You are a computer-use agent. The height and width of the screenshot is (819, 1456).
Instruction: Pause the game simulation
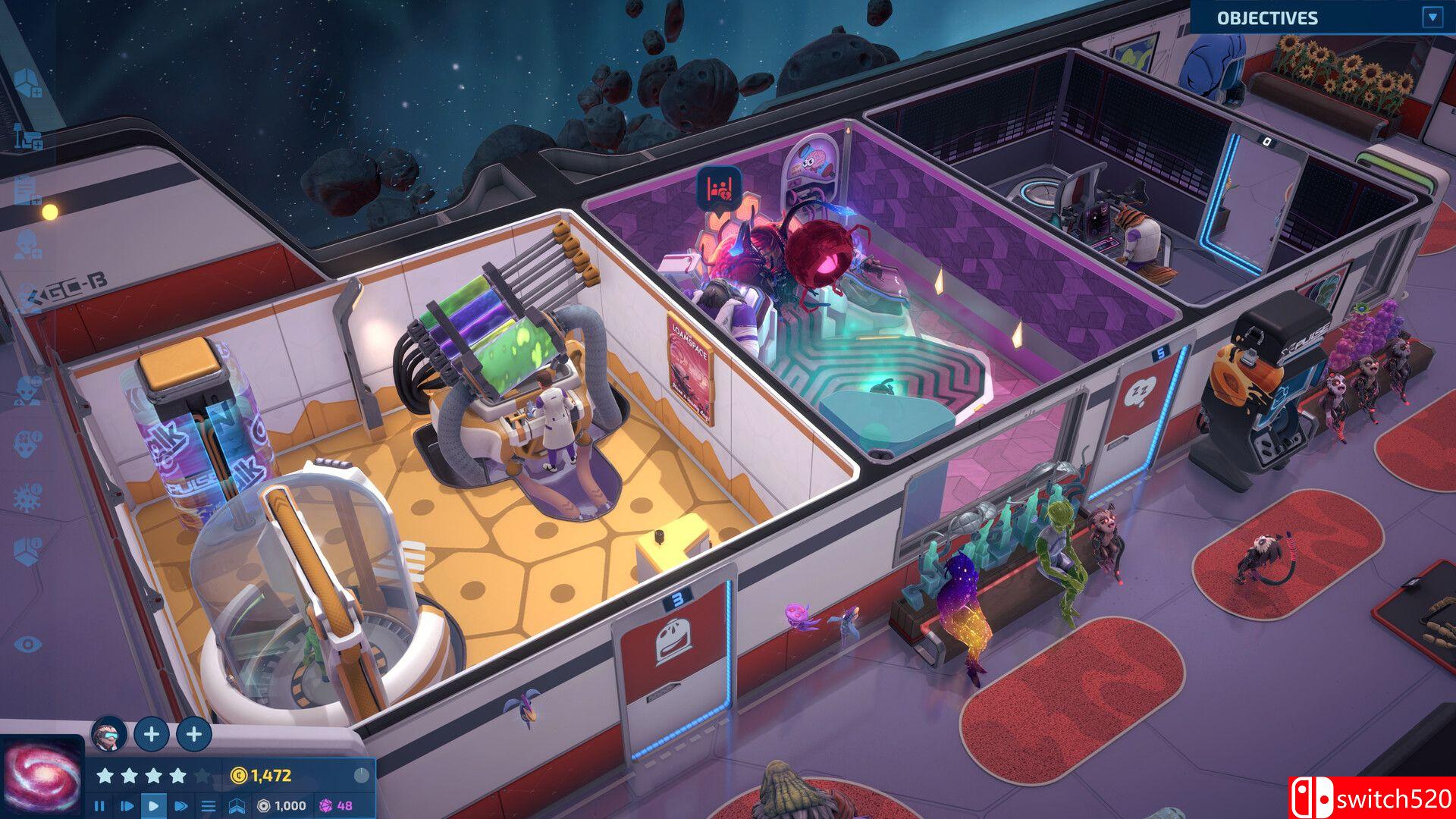pos(99,805)
